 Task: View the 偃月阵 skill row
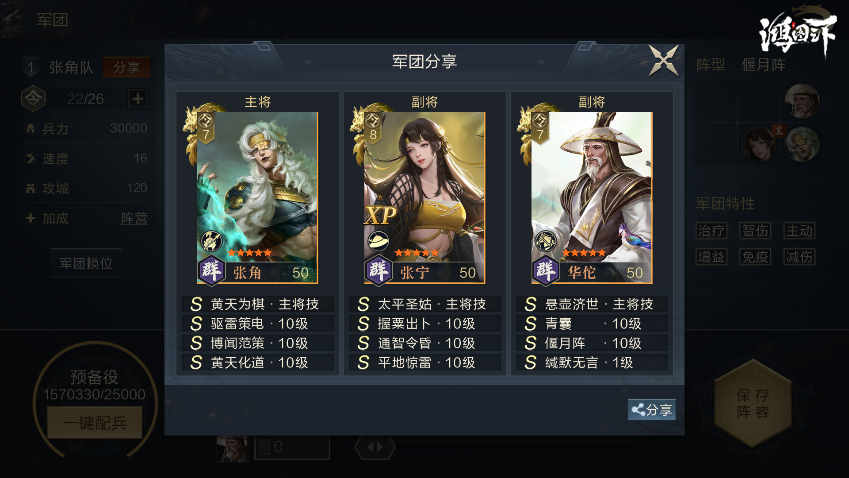(x=592, y=343)
